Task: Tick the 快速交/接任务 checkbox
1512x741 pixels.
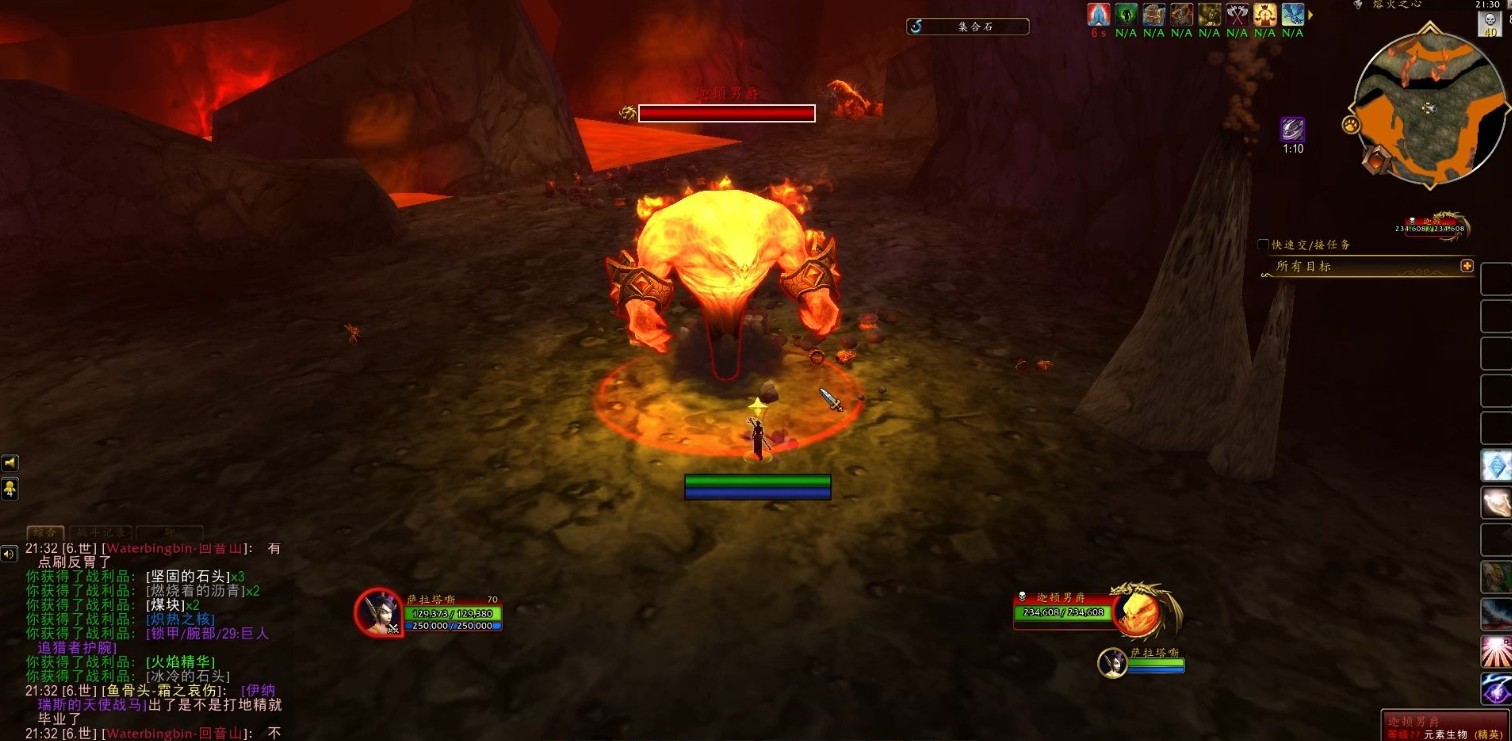Action: click(x=1264, y=245)
